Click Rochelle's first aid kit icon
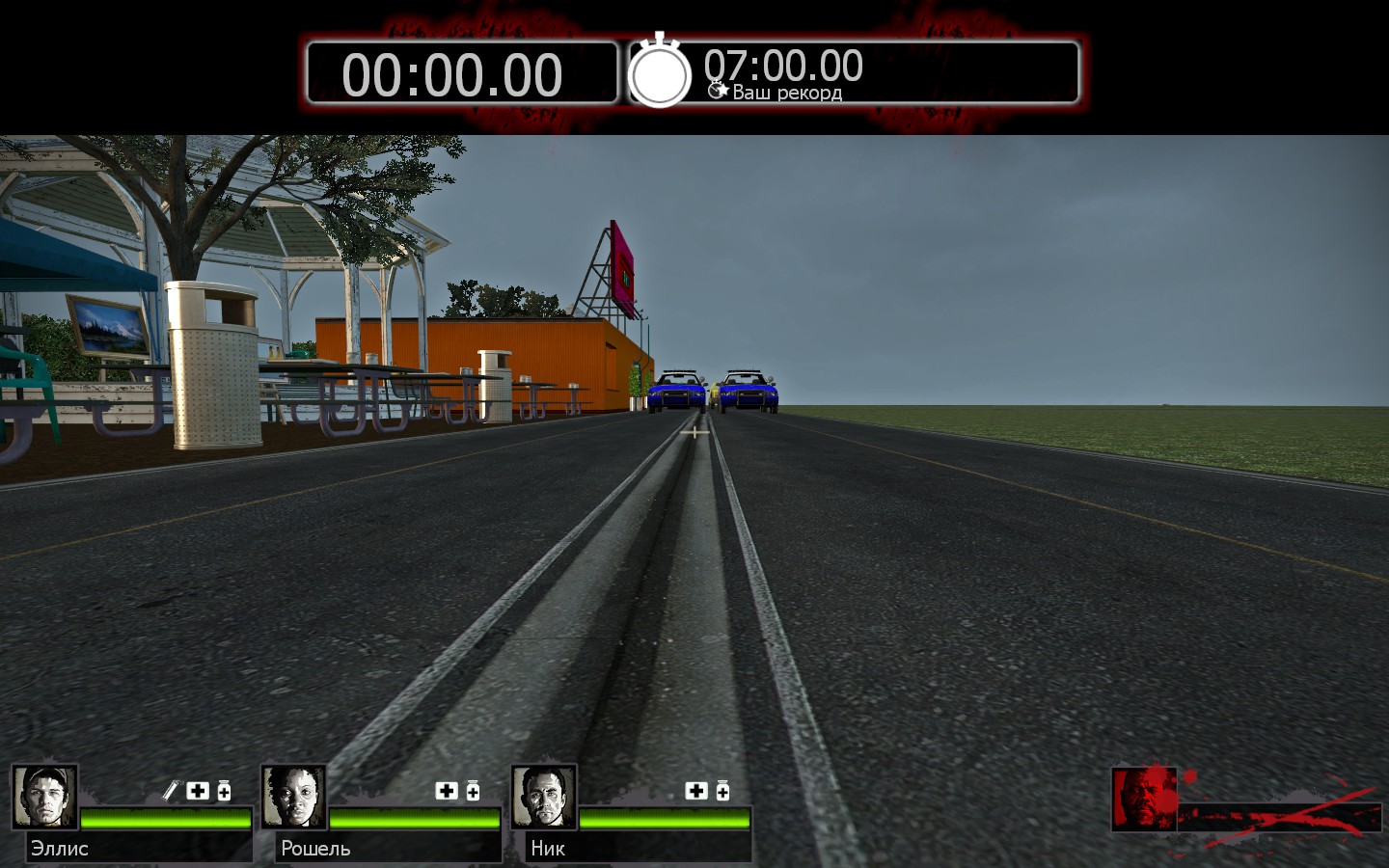 [447, 791]
